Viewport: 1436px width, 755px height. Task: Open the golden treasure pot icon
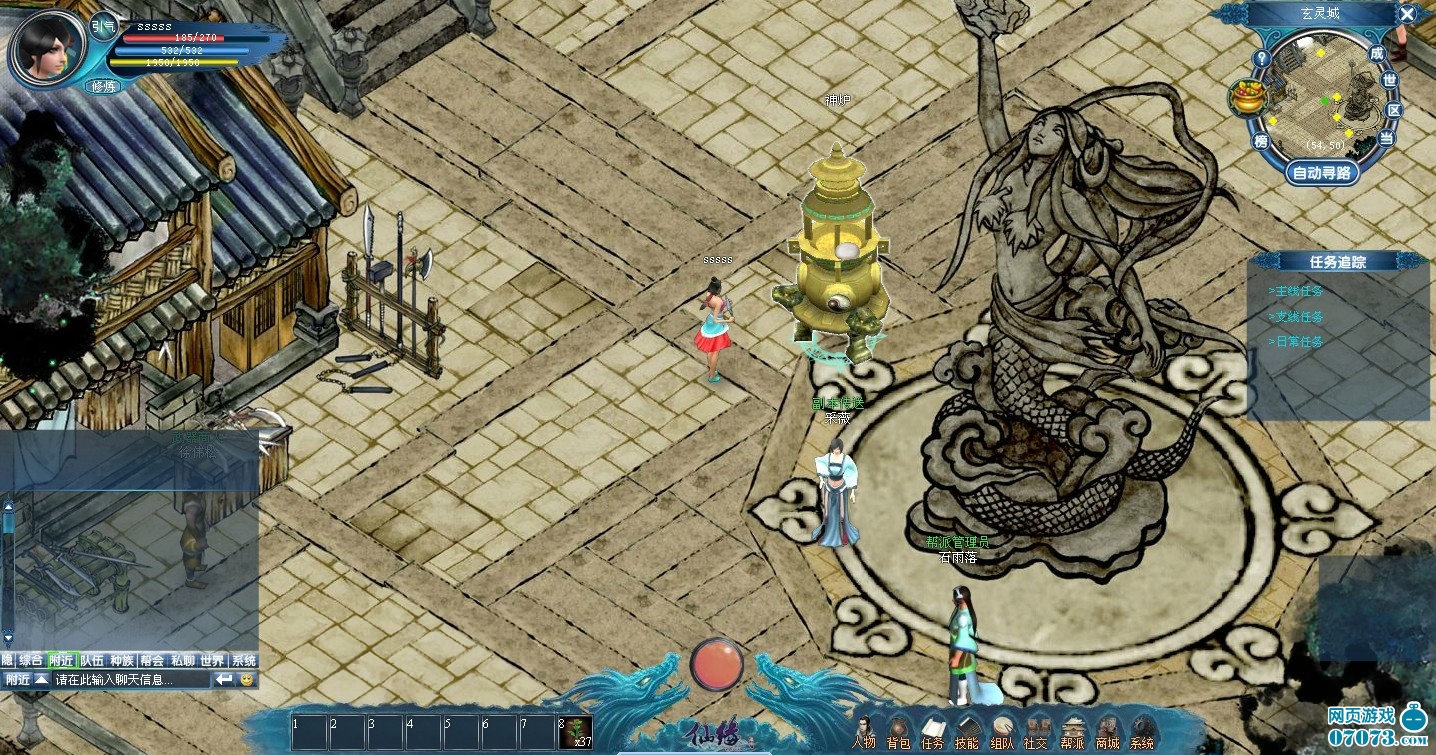[1247, 98]
